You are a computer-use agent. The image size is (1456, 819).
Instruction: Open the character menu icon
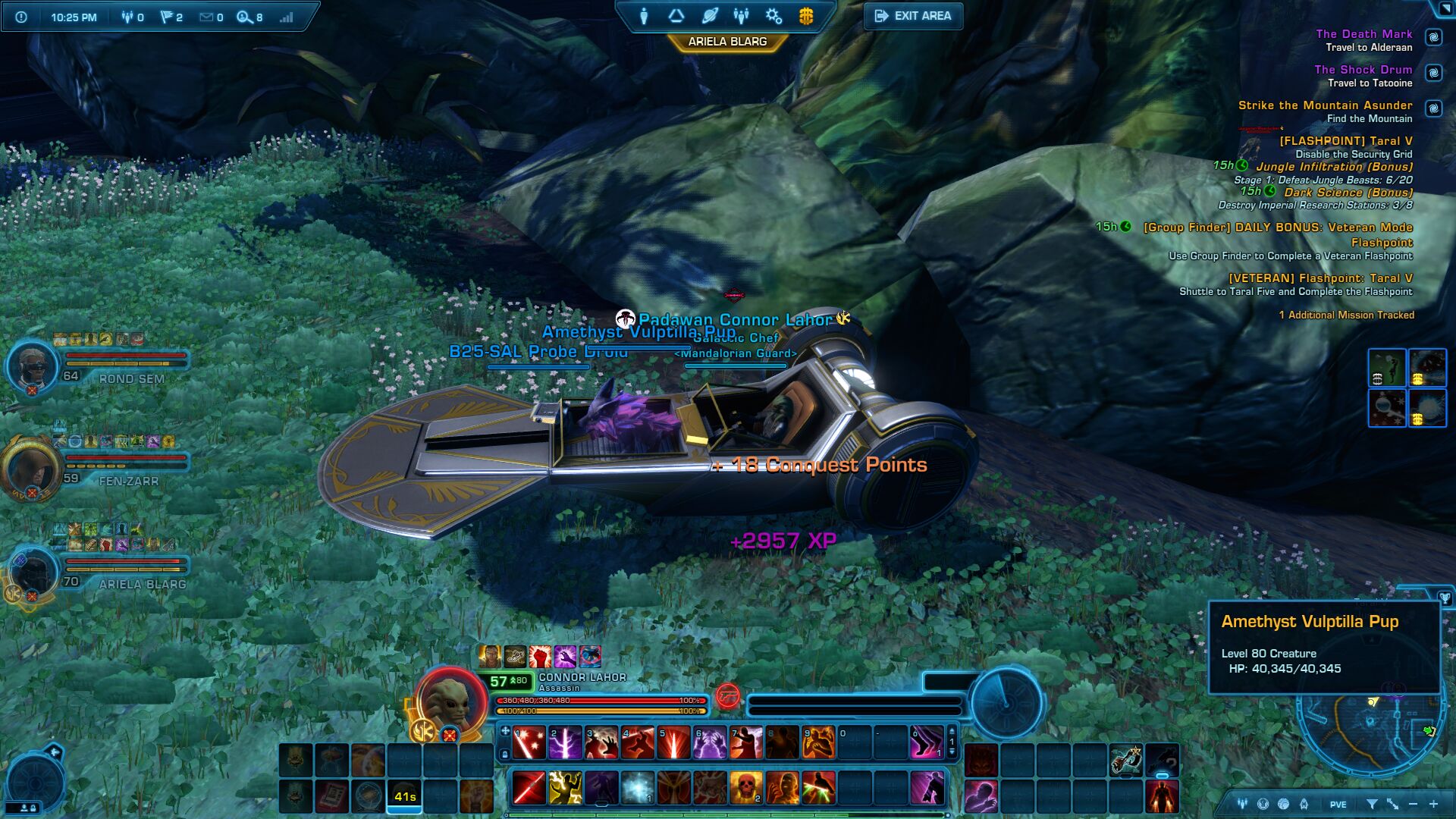point(644,16)
